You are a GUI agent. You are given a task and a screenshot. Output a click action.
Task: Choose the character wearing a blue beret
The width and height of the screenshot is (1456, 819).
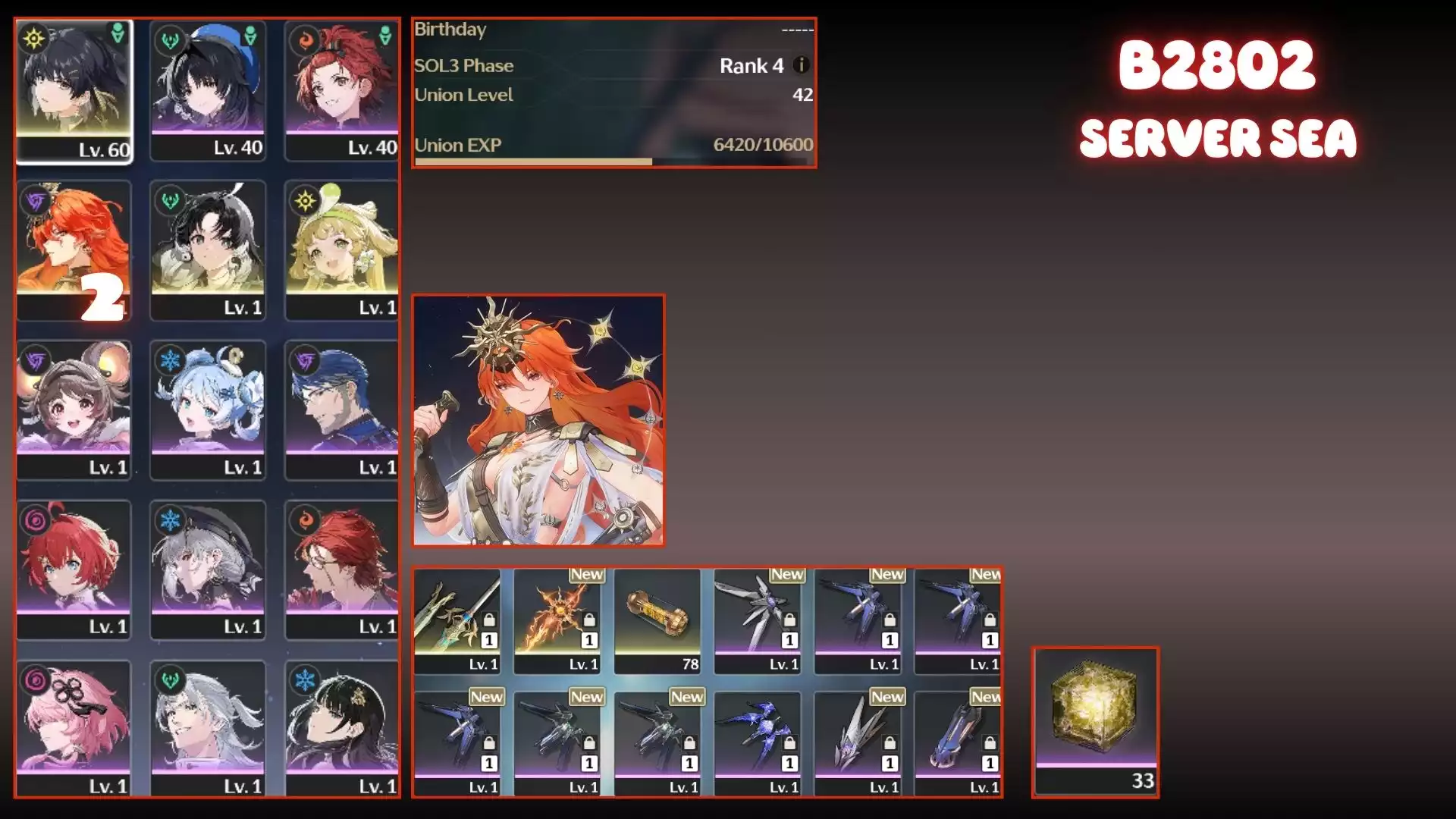click(x=208, y=91)
